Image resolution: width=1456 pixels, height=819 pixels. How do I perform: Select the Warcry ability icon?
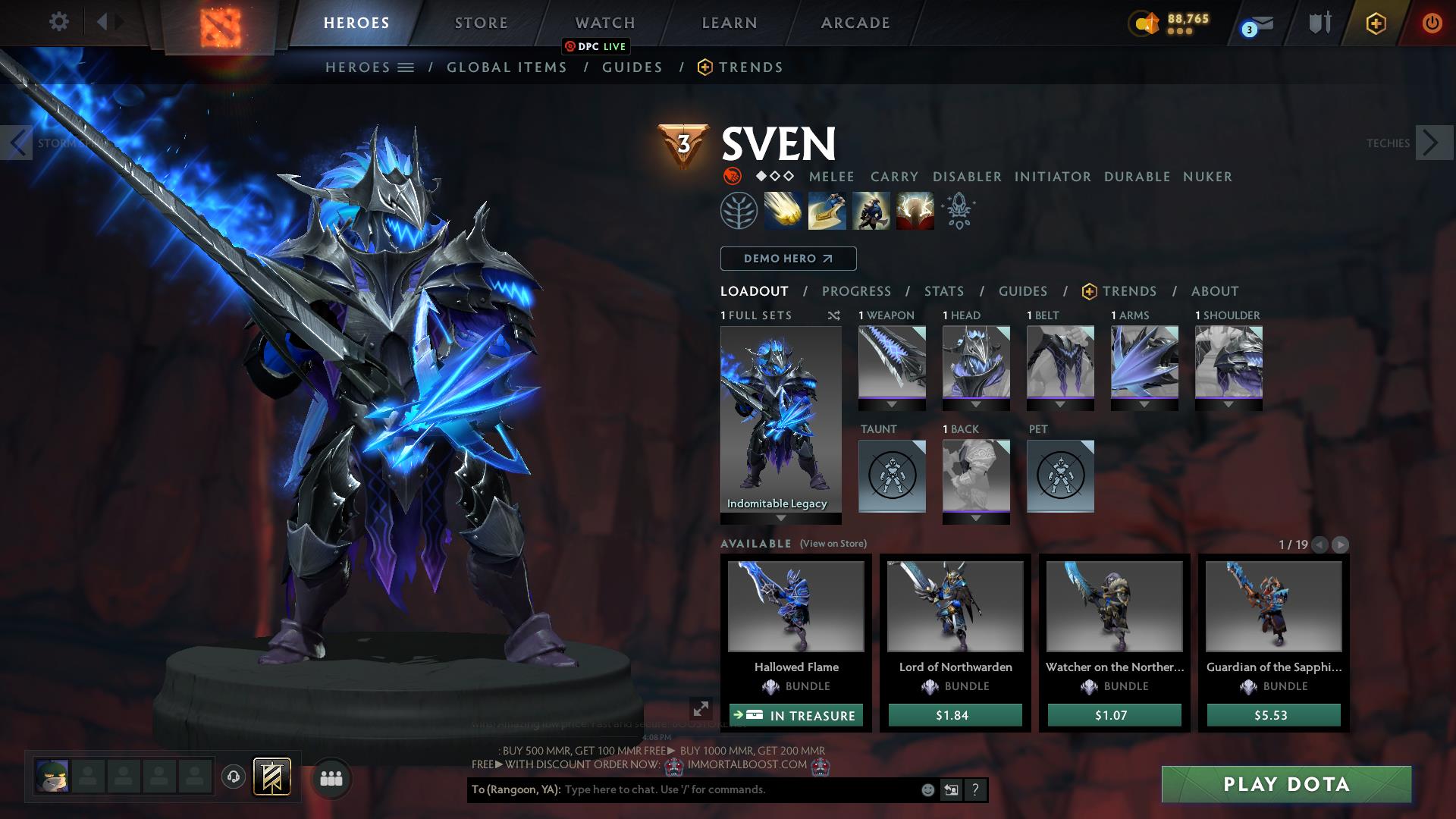(871, 211)
